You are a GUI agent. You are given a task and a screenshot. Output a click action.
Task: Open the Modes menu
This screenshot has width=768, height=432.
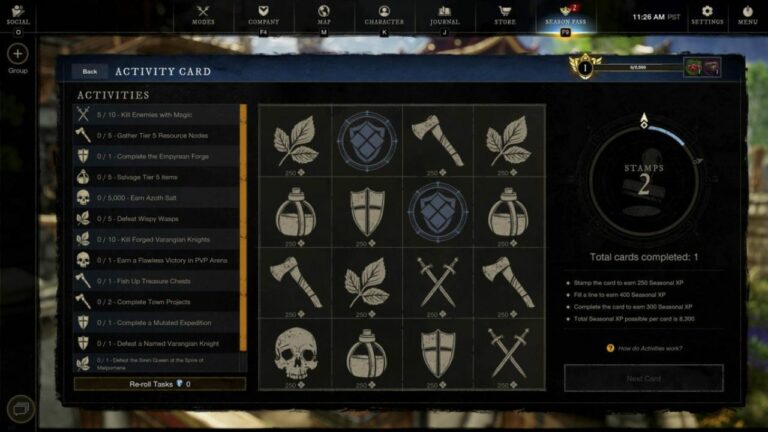coord(203,15)
